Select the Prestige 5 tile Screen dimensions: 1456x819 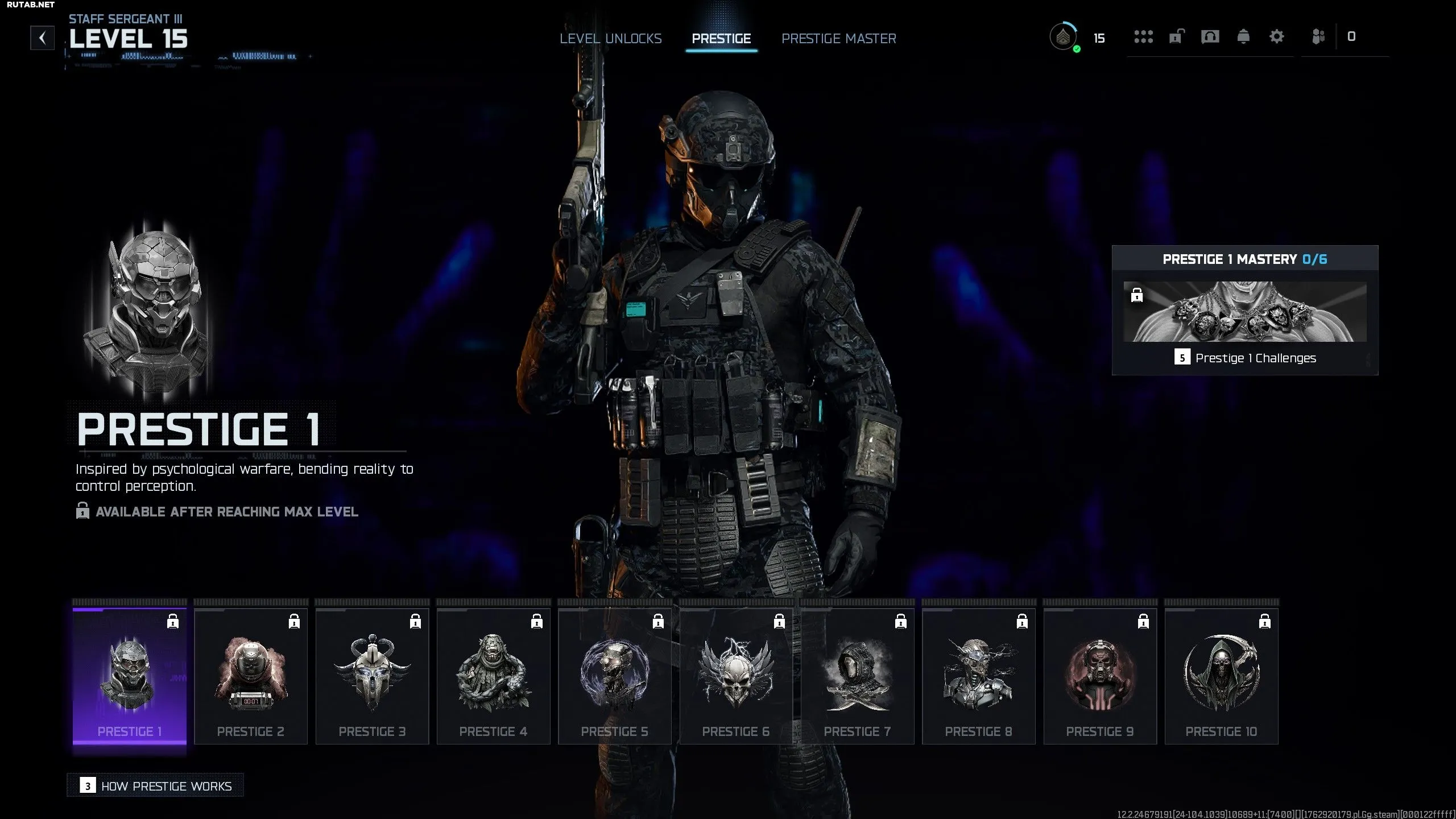point(615,676)
